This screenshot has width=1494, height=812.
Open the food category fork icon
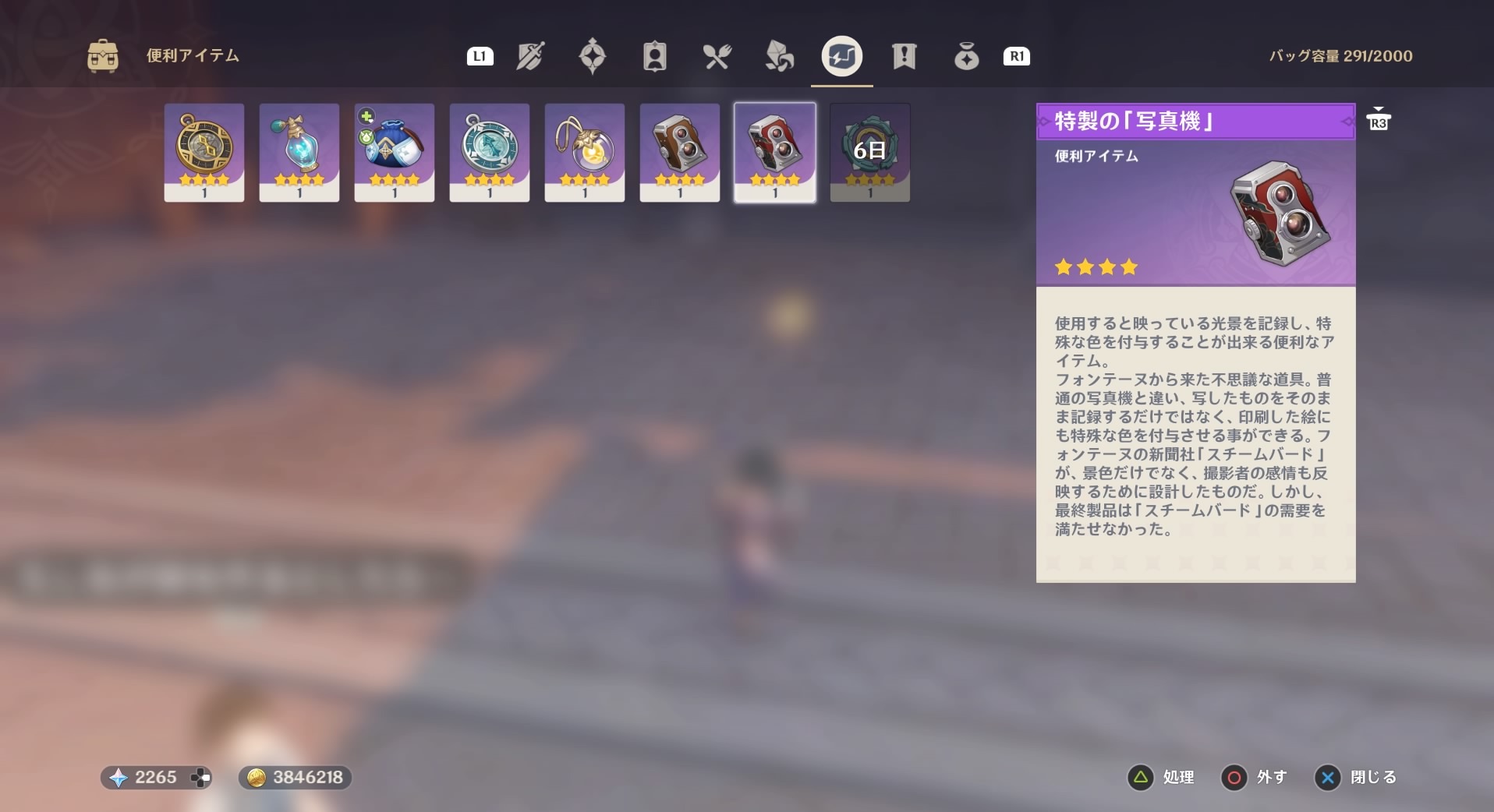717,56
